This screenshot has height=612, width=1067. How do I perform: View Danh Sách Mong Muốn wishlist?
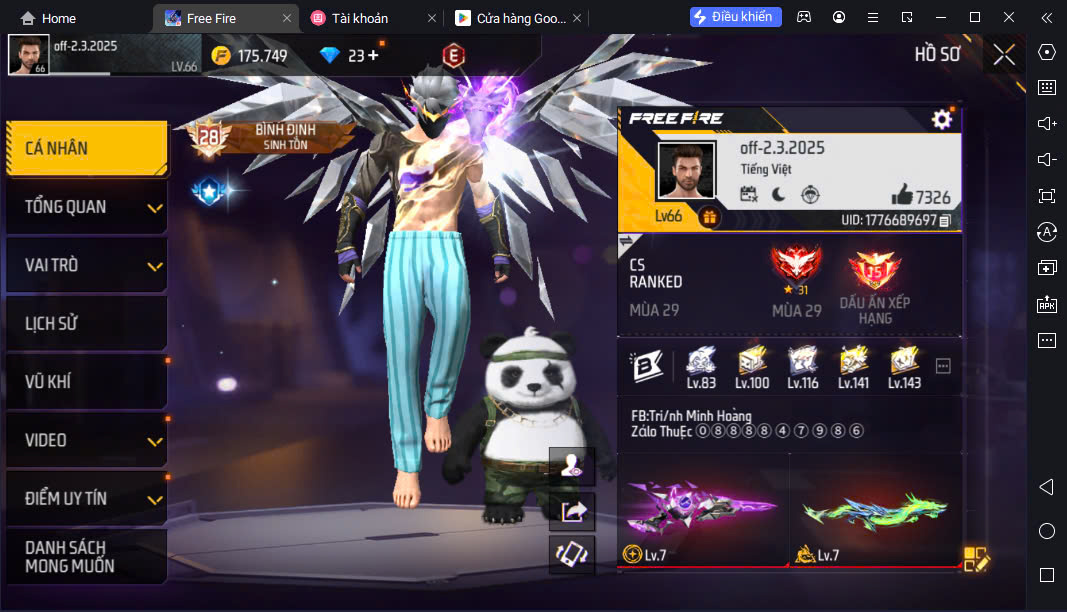pyautogui.click(x=86, y=556)
